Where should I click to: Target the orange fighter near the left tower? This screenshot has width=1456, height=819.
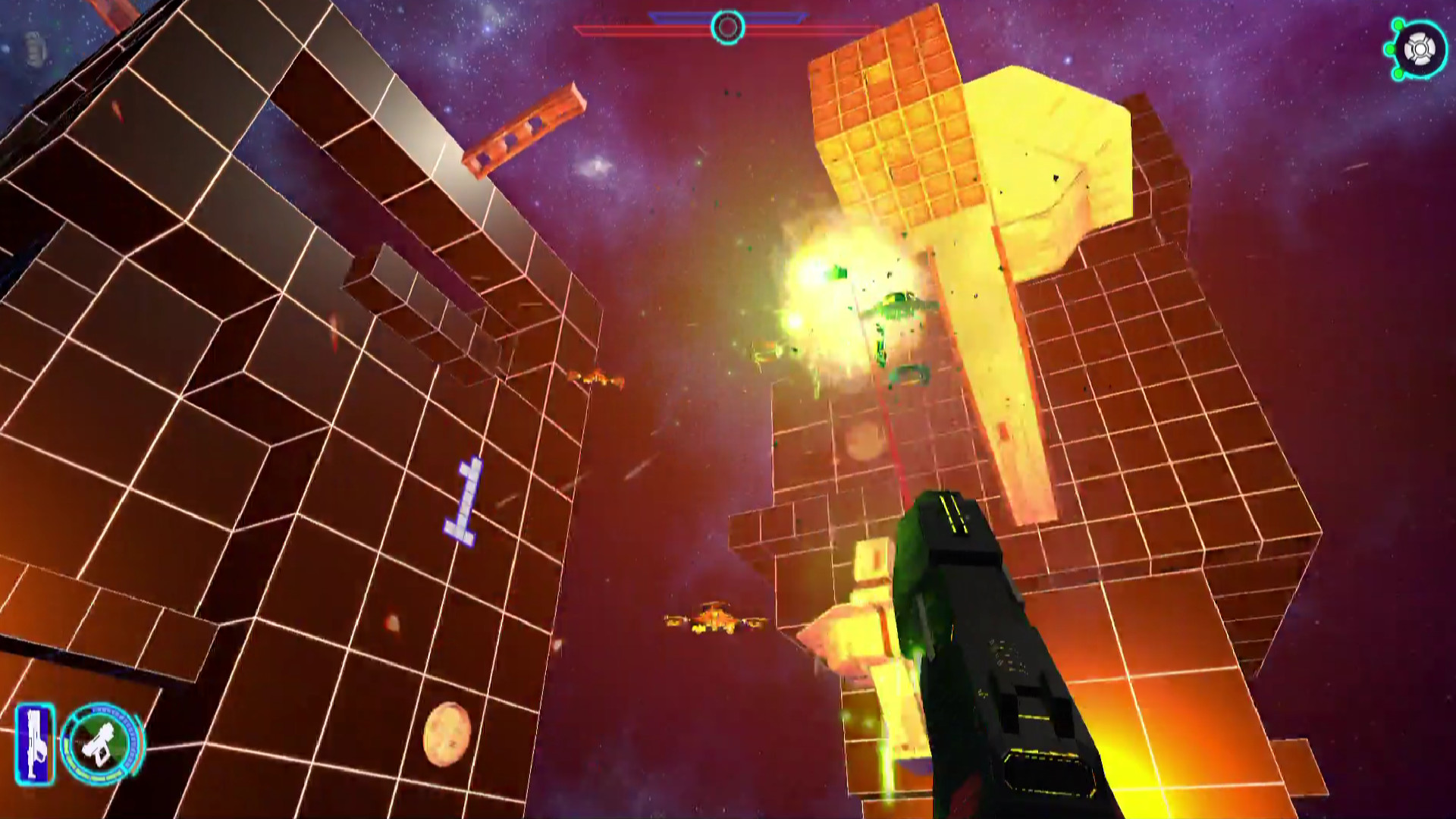(597, 378)
